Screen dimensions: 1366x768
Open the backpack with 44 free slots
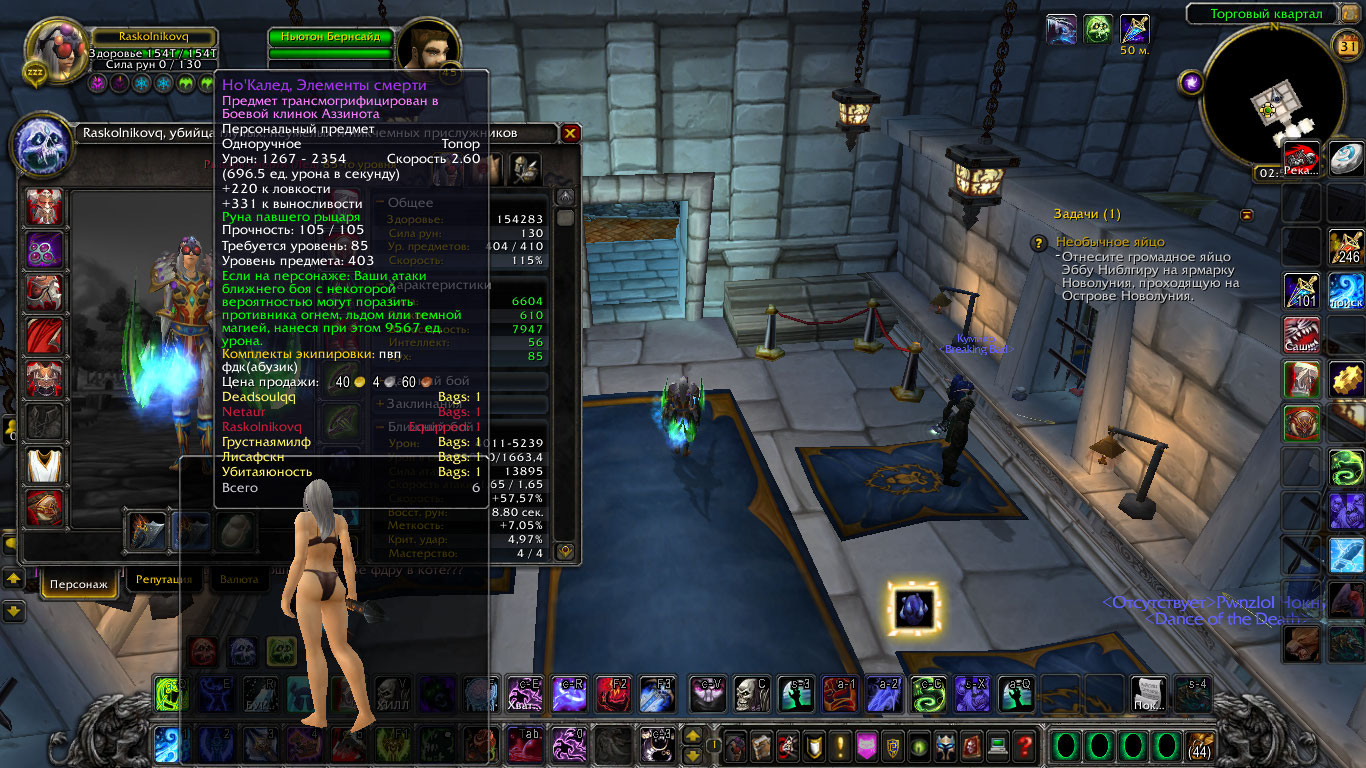coord(1199,746)
